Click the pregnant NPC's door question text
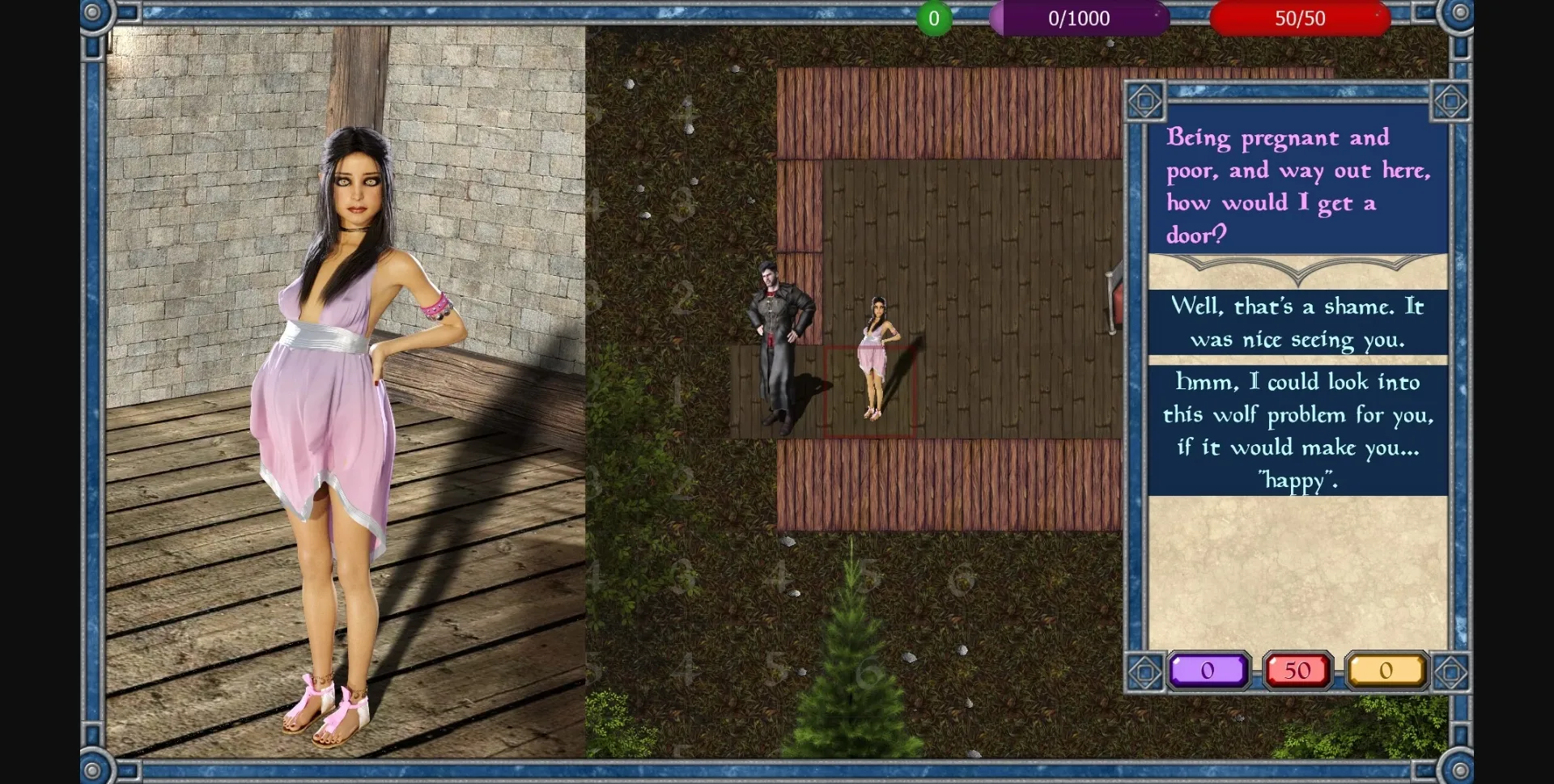 click(1297, 186)
